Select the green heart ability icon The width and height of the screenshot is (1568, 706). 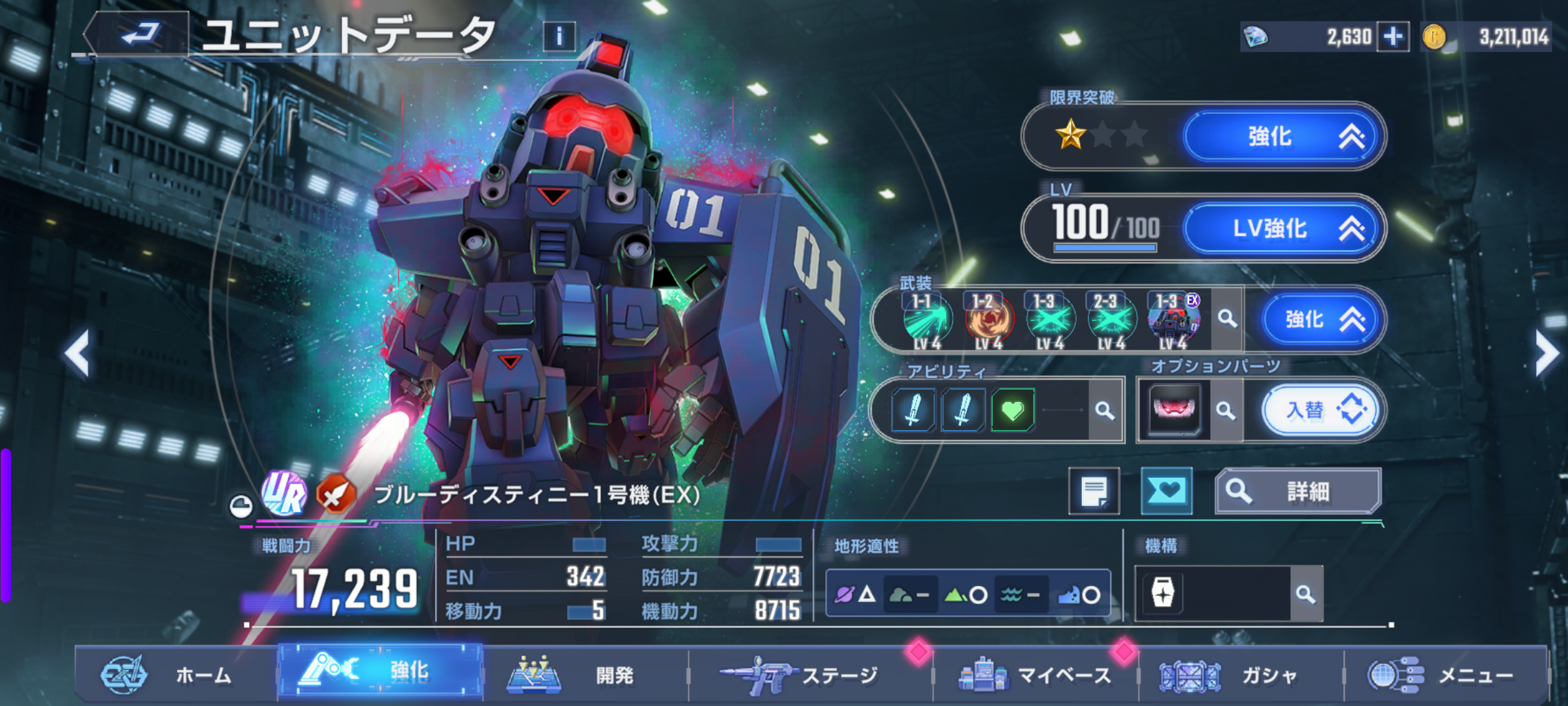coord(1012,411)
